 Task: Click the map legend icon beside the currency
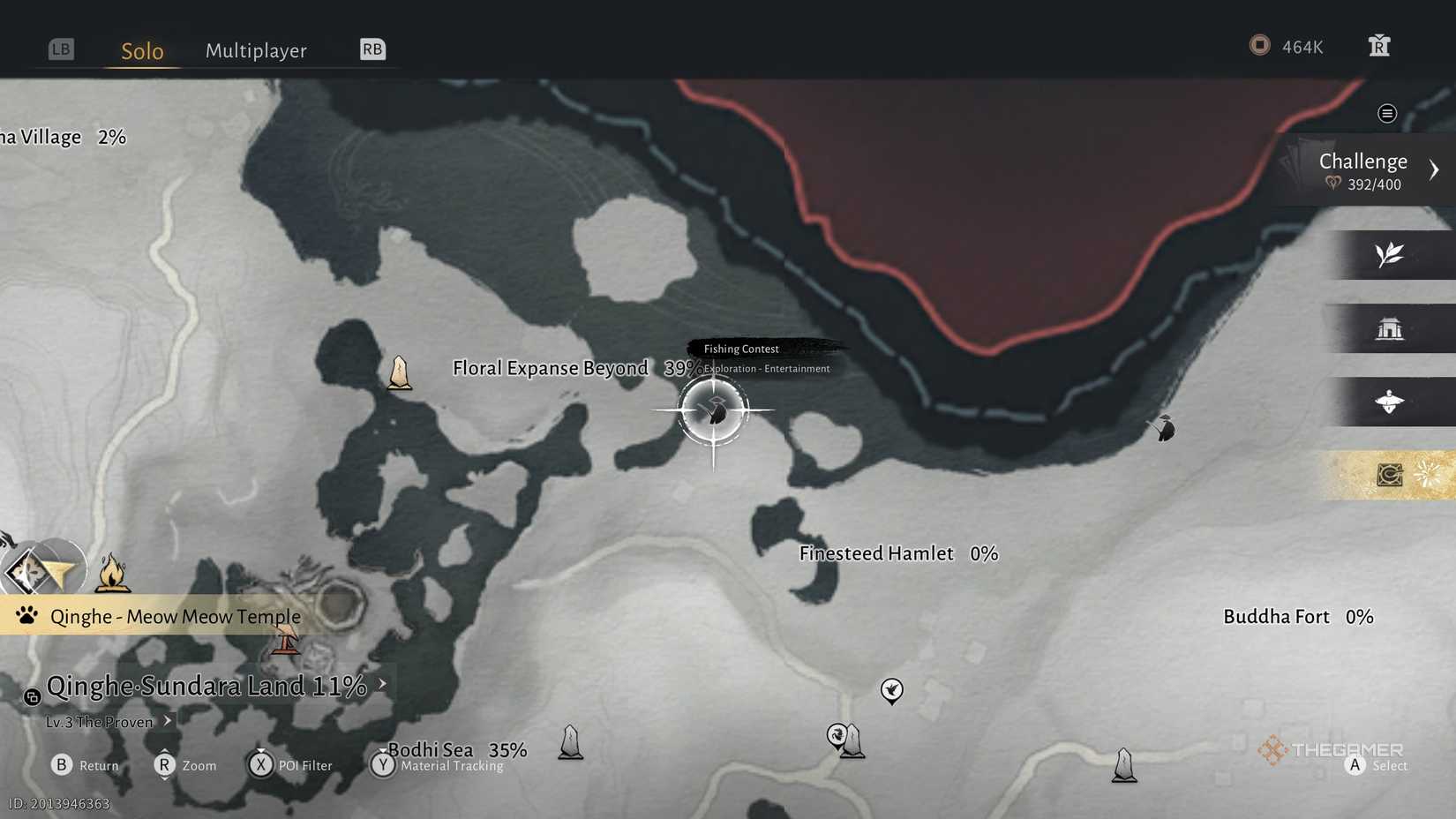click(1378, 45)
